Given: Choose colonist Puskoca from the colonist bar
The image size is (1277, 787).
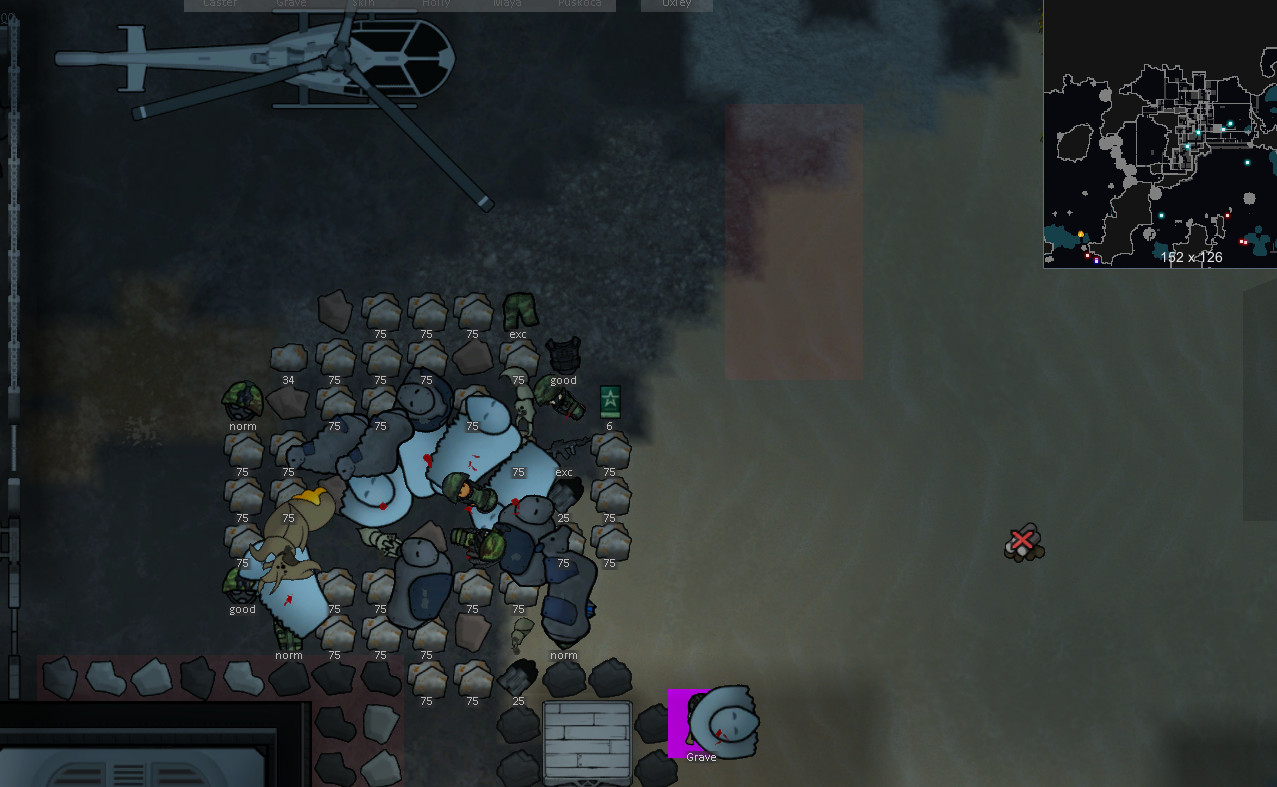Looking at the screenshot, I should click(x=579, y=4).
